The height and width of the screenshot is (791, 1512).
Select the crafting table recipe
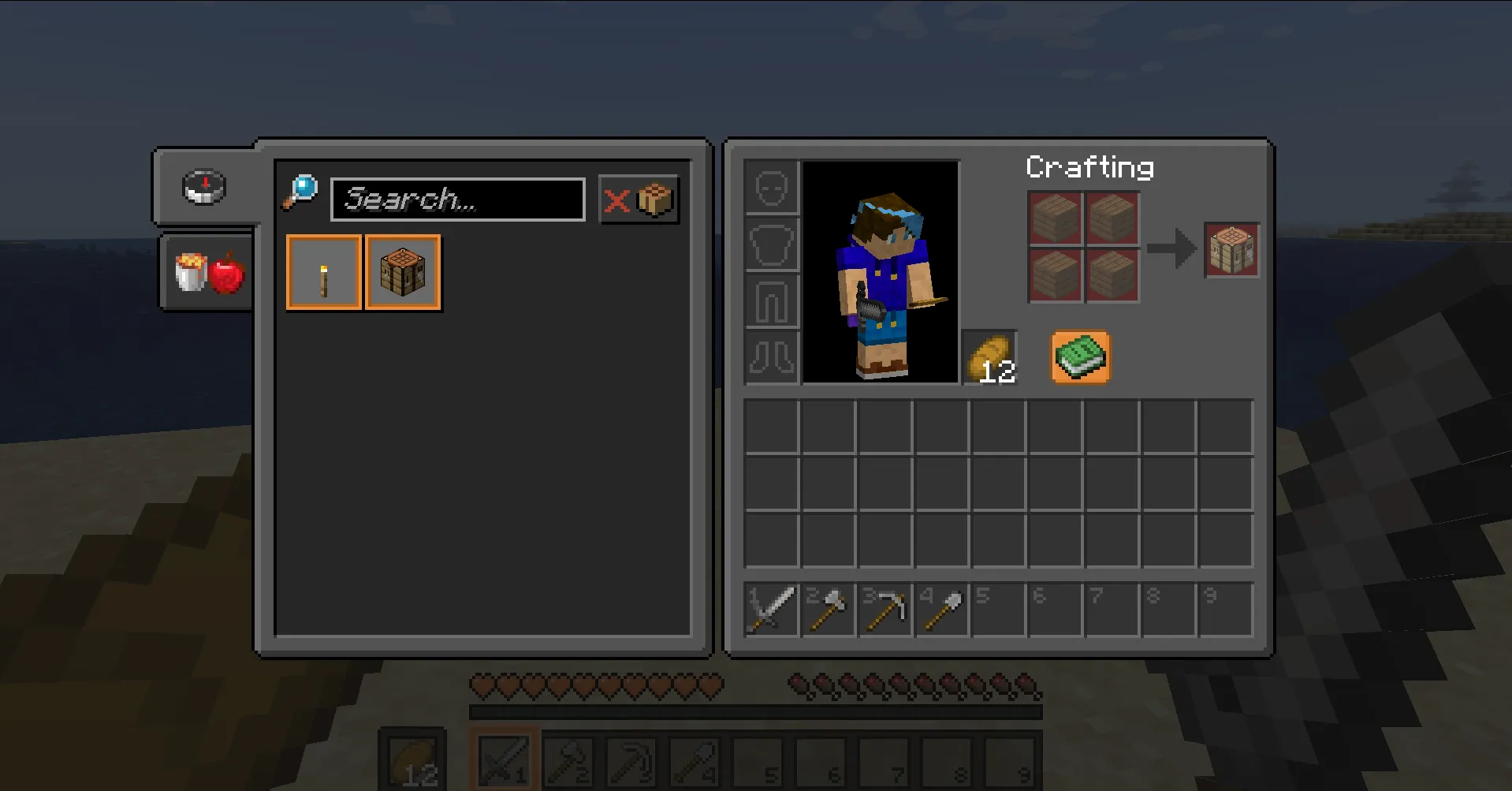402,272
